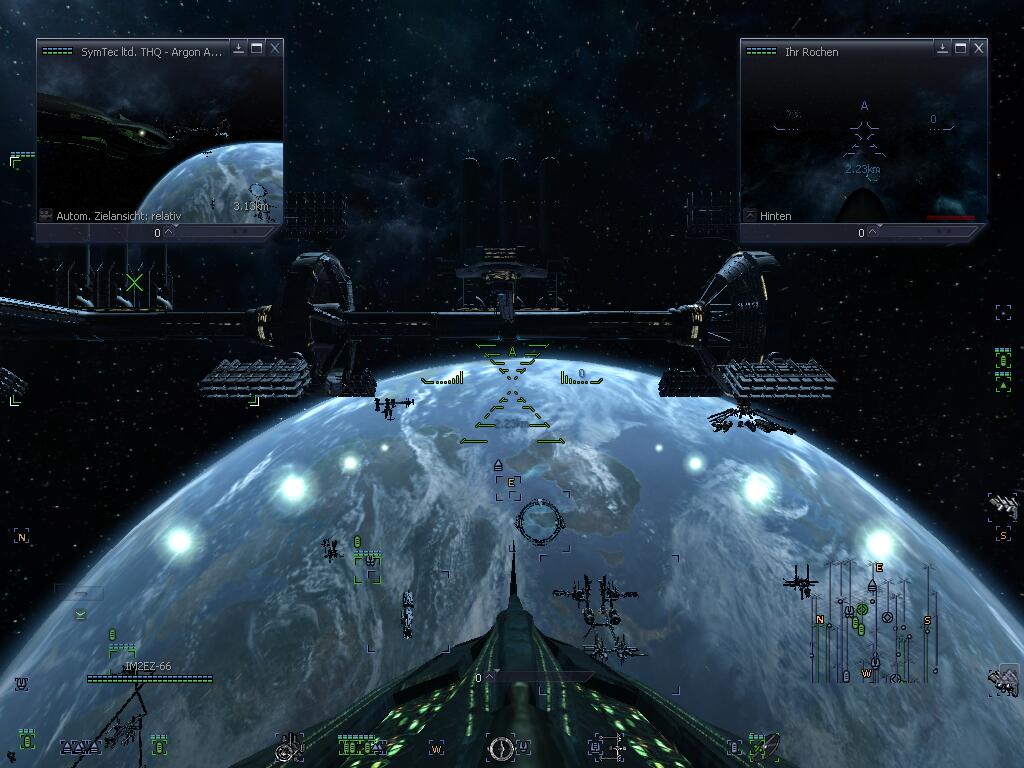
Task: Dock the SymTec monitor using the down-arrow button
Action: coord(239,48)
